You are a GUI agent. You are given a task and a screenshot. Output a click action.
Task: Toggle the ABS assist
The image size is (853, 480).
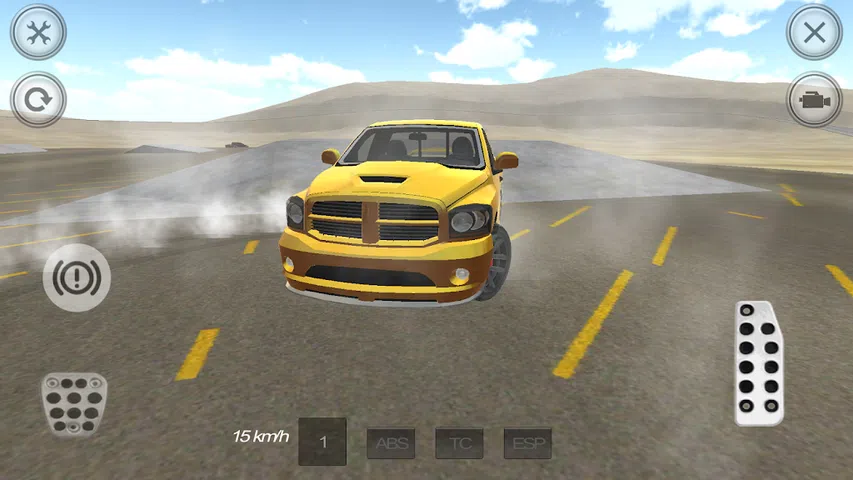point(391,442)
